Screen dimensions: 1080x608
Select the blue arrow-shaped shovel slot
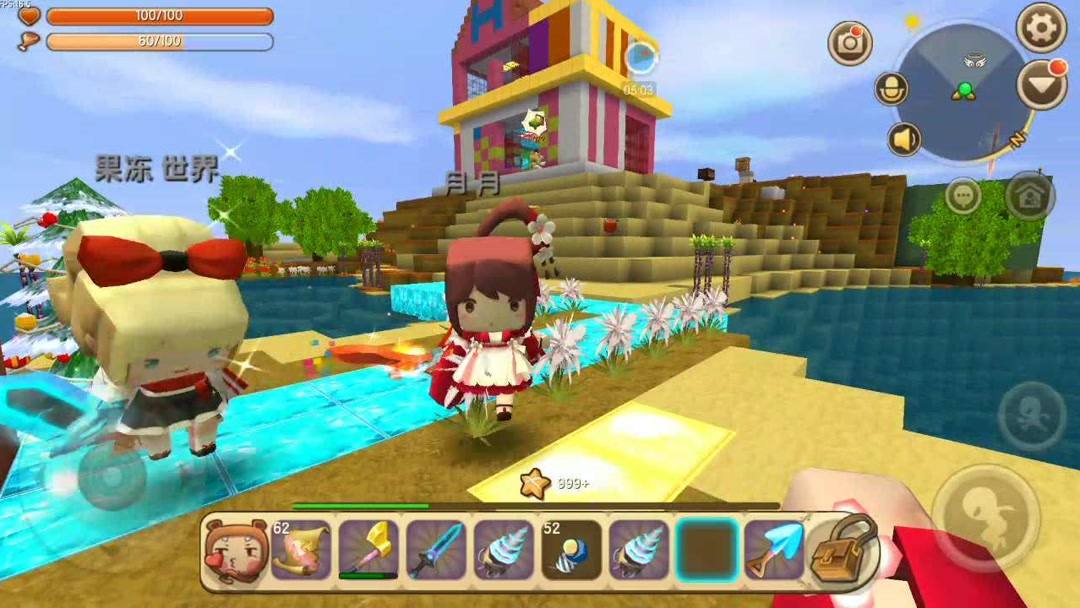pyautogui.click(x=775, y=550)
